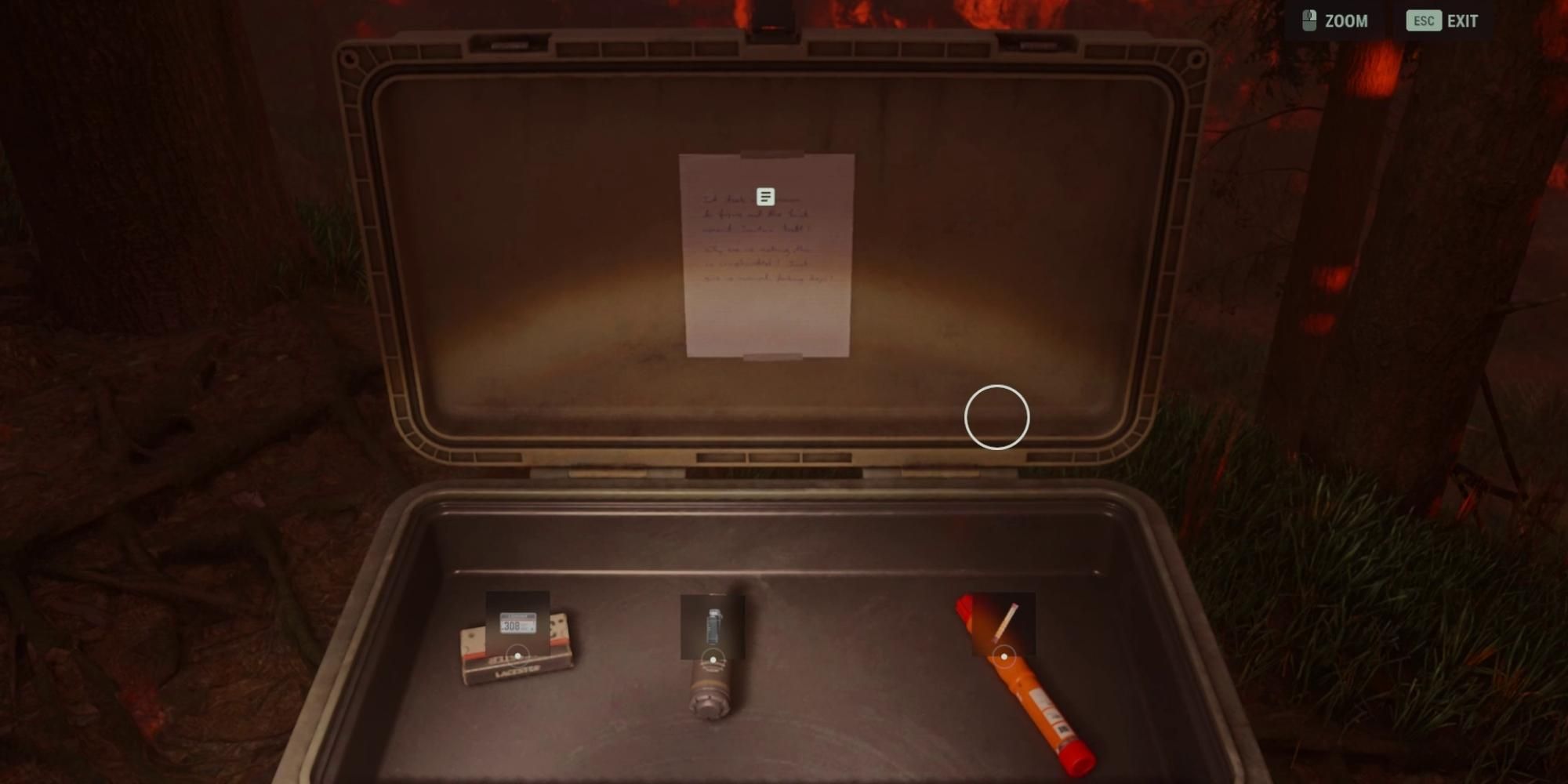The height and width of the screenshot is (784, 1568).
Task: Click the circular focus reticle on the lid
Action: click(x=997, y=418)
